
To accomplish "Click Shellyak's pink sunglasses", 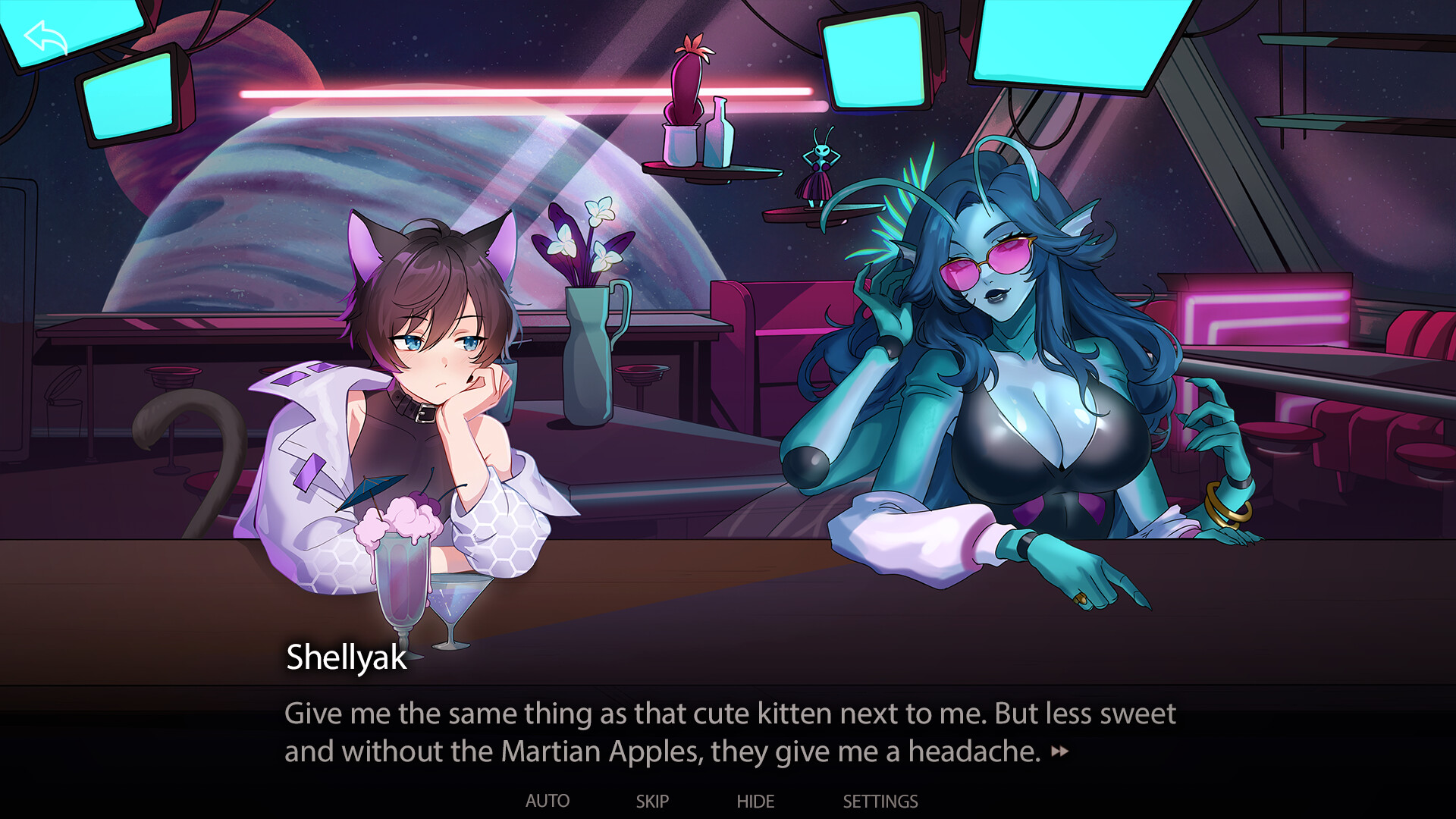I will coord(986,262).
